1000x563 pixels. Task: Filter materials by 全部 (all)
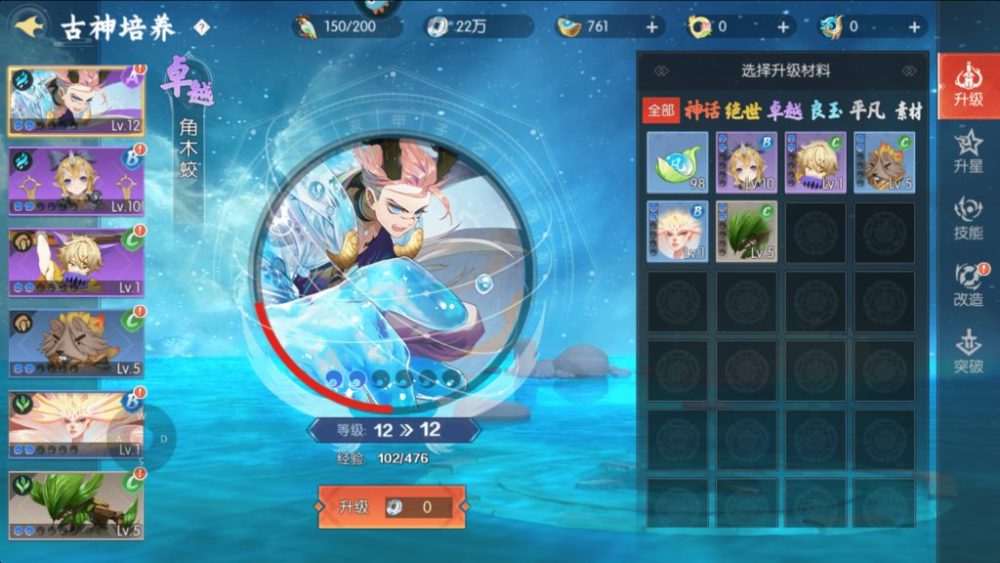(x=660, y=111)
